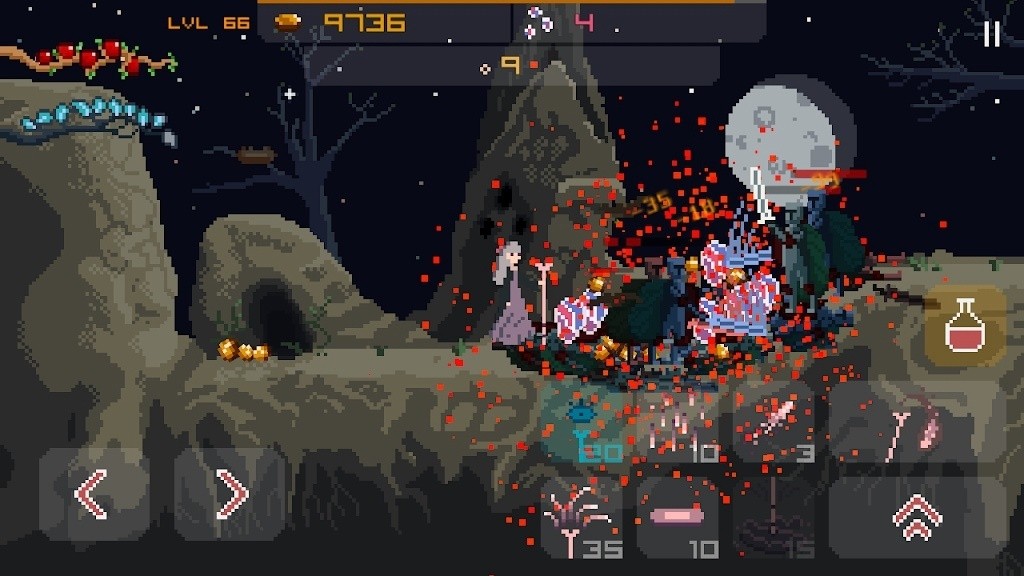
Task: Drink the red potion
Action: click(x=964, y=325)
